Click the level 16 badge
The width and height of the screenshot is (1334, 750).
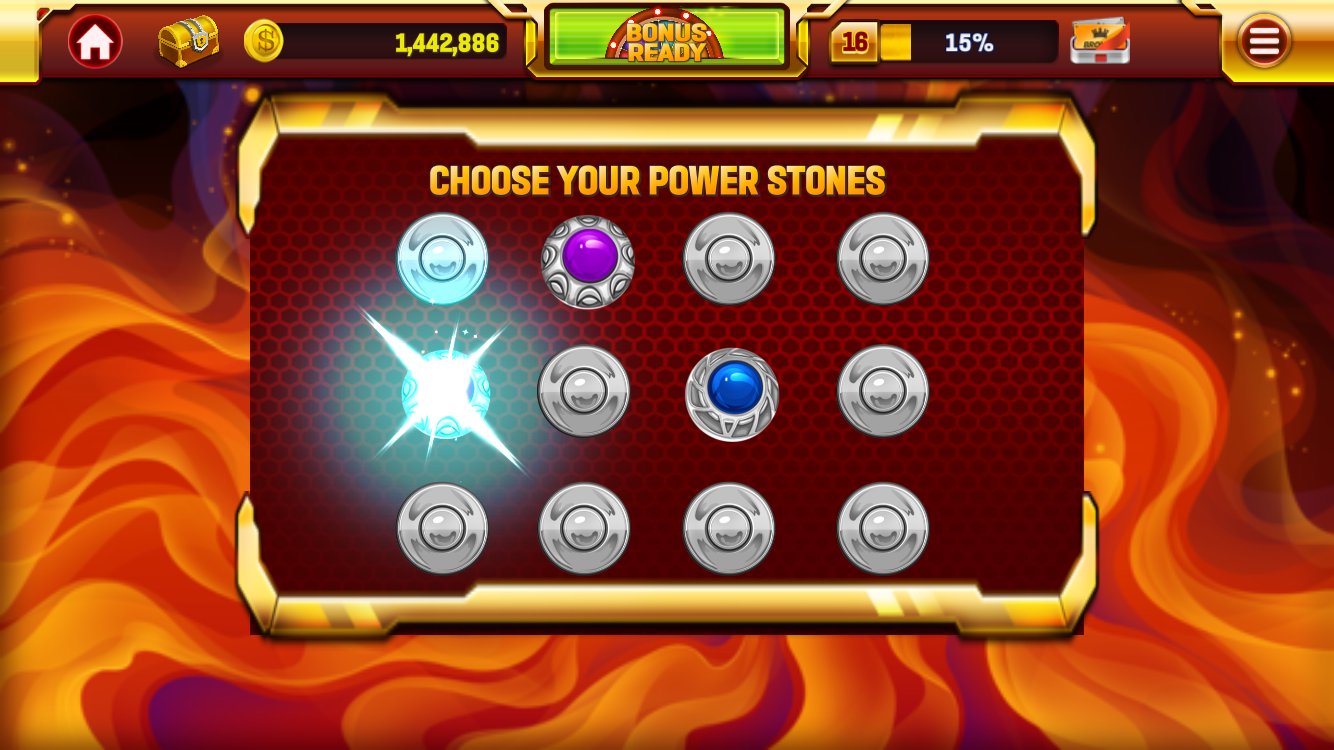click(855, 42)
